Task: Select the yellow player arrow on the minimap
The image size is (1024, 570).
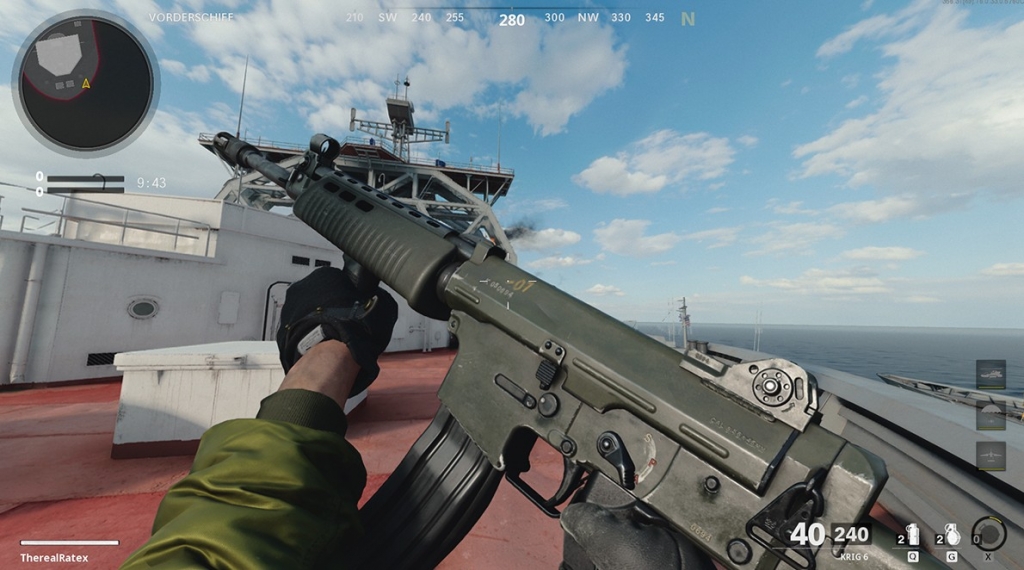Action: [86, 84]
